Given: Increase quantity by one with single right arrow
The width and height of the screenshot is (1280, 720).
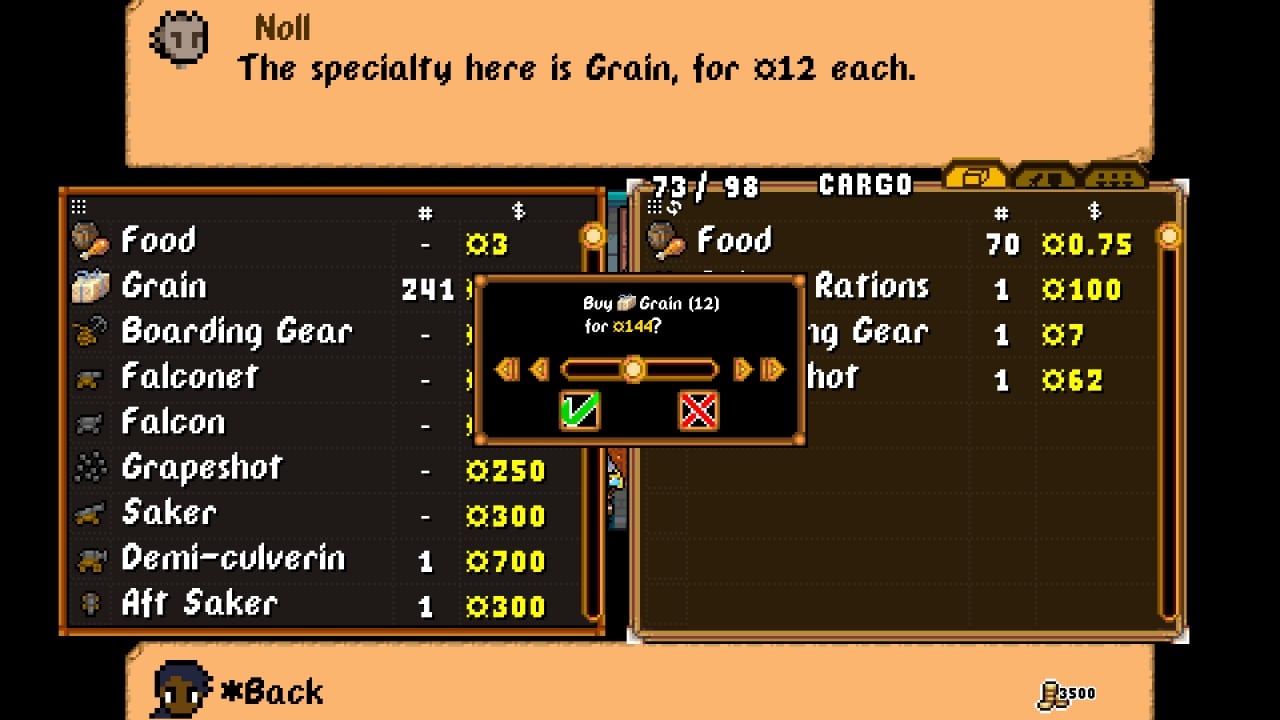Looking at the screenshot, I should [742, 370].
